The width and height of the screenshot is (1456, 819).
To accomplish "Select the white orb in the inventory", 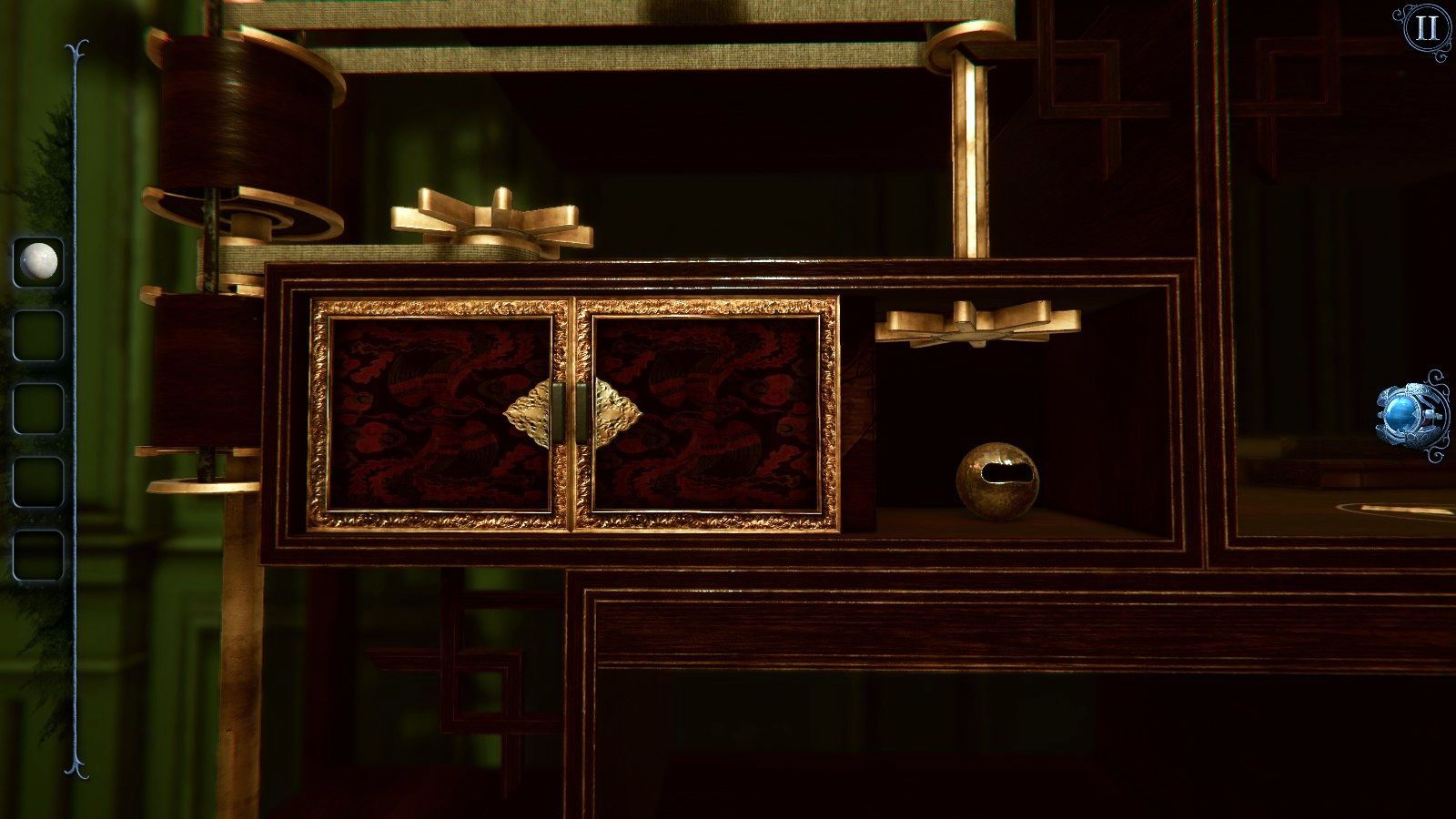I will pos(37,262).
